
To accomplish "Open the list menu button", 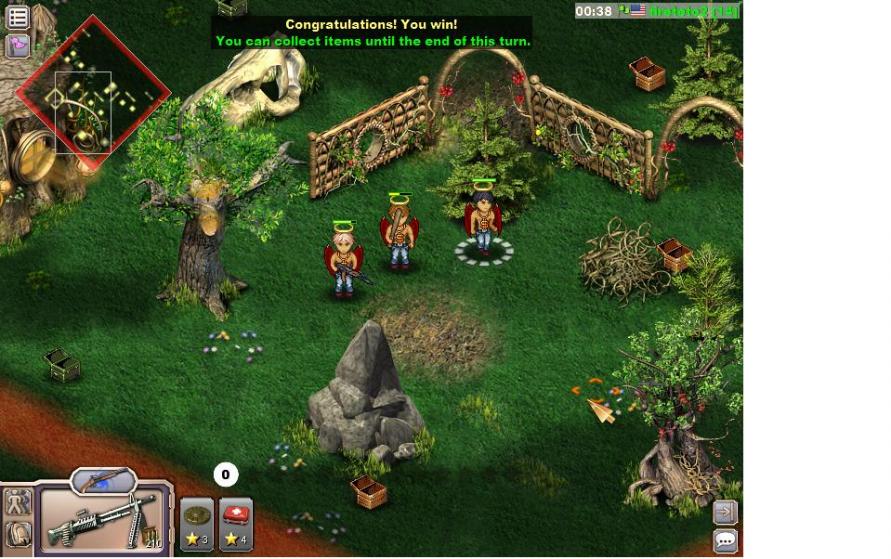I will [18, 17].
